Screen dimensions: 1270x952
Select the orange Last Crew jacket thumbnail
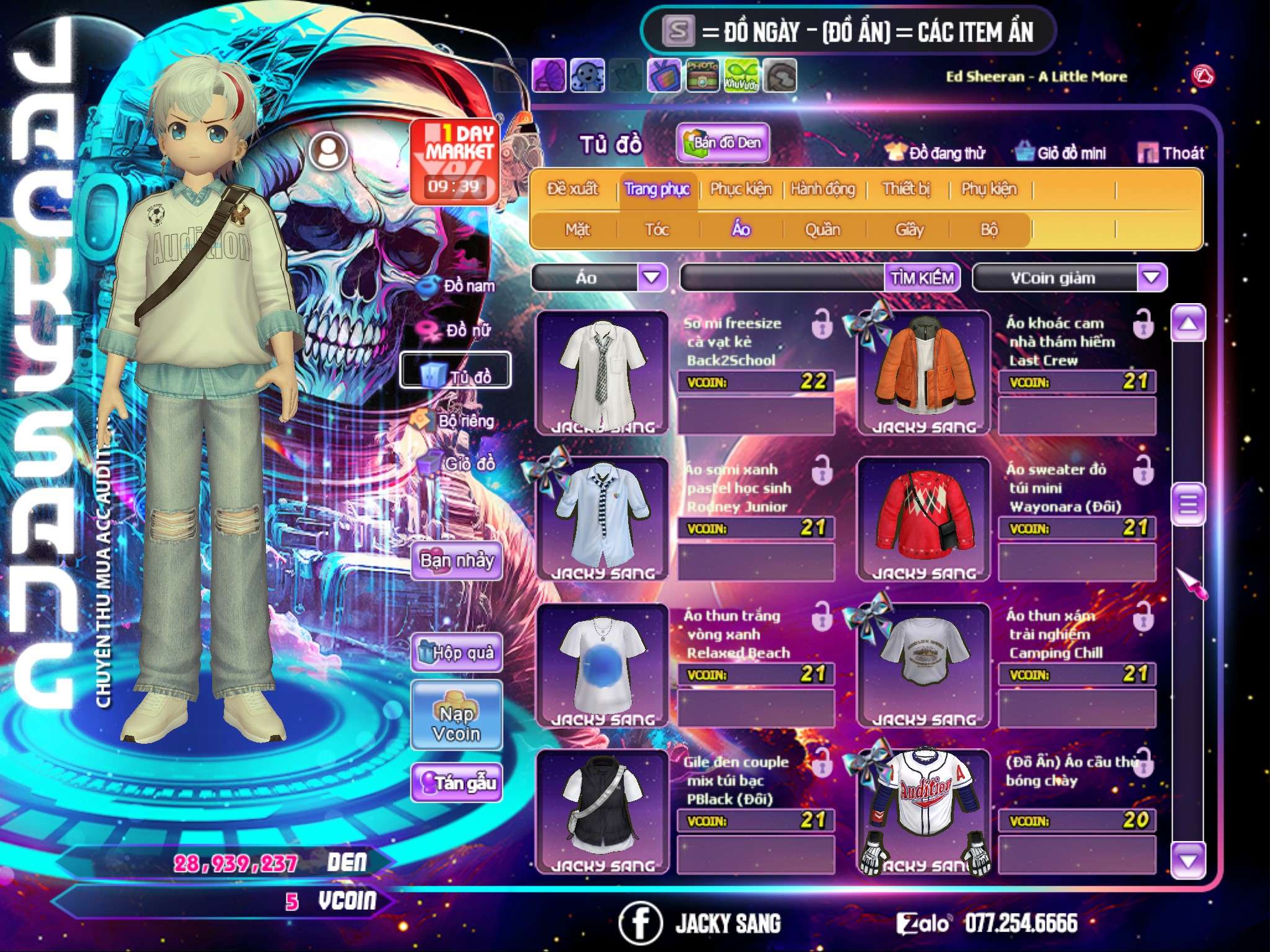tap(923, 372)
